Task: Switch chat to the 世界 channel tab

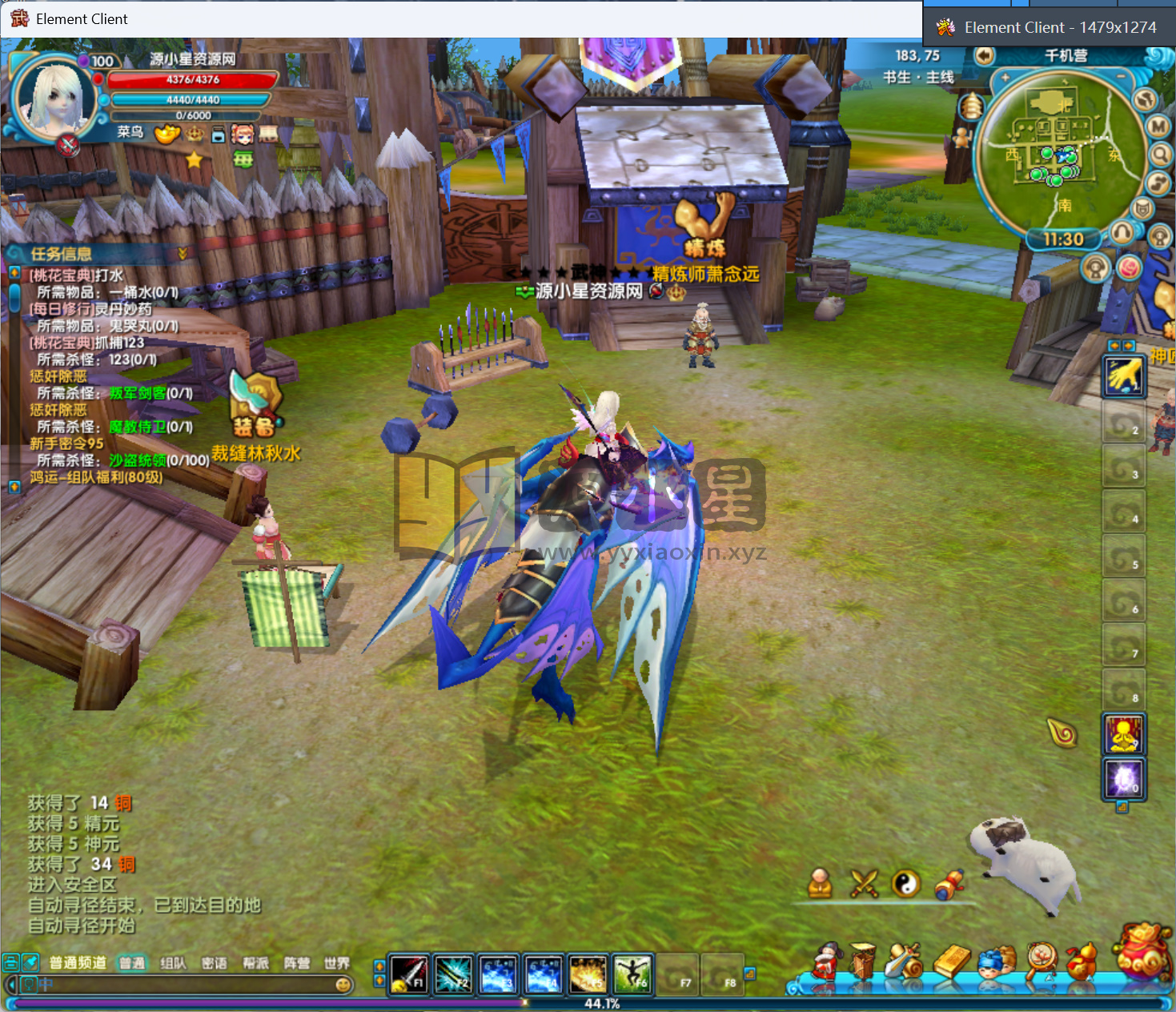Action: click(337, 963)
